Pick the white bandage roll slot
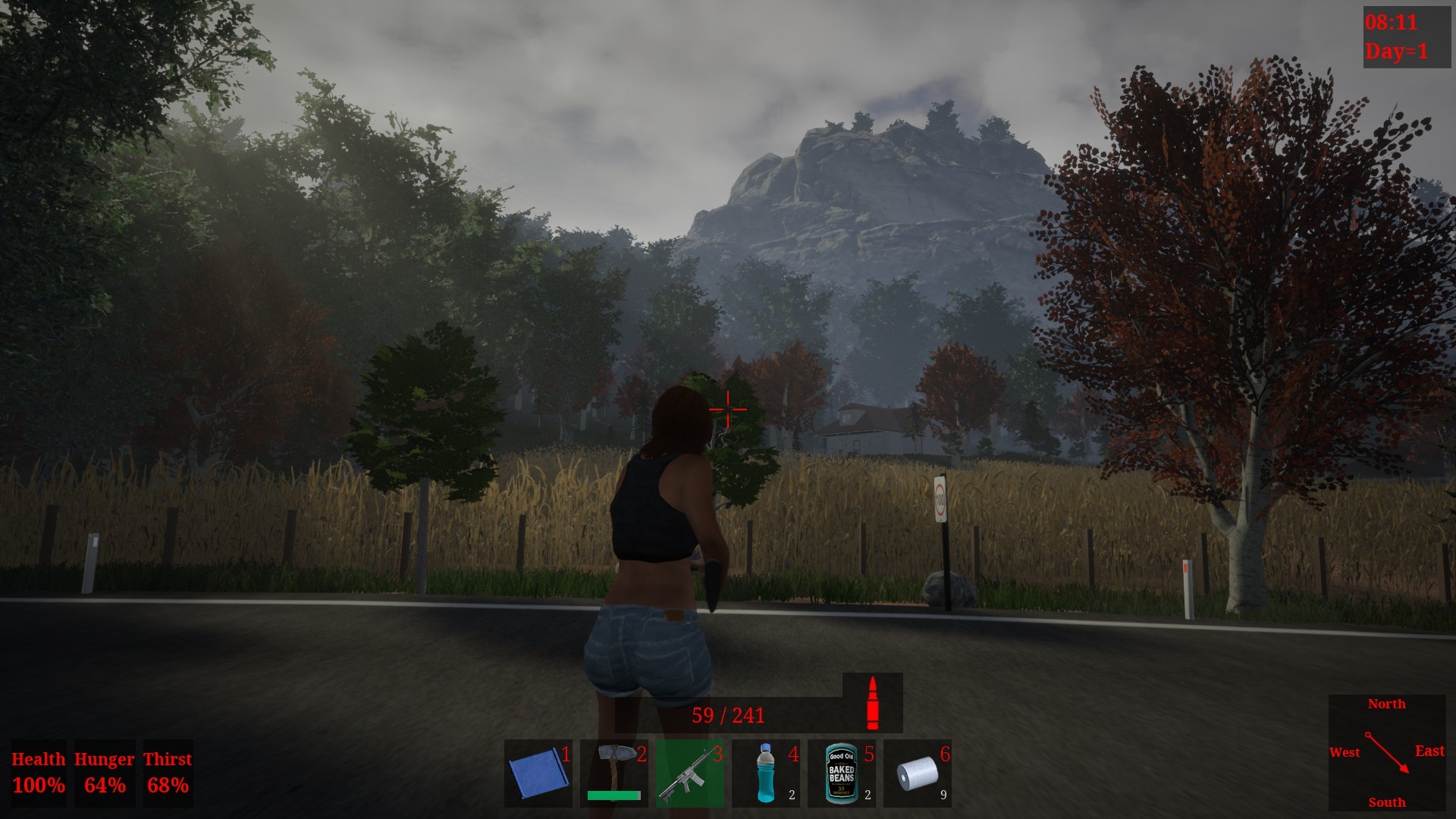Image resolution: width=1456 pixels, height=819 pixels. [x=917, y=773]
